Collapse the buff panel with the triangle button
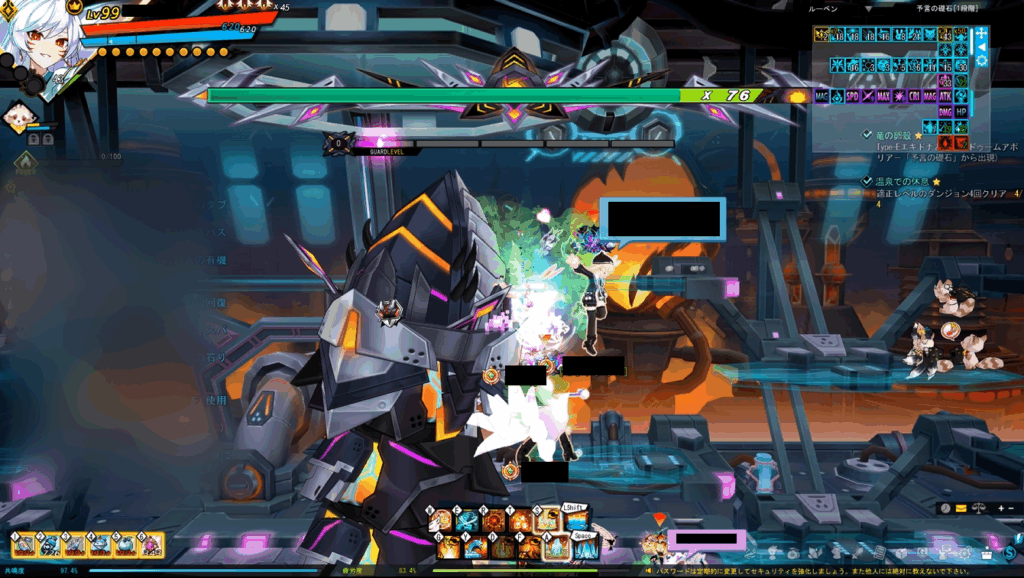The width and height of the screenshot is (1024, 578). coord(981,47)
